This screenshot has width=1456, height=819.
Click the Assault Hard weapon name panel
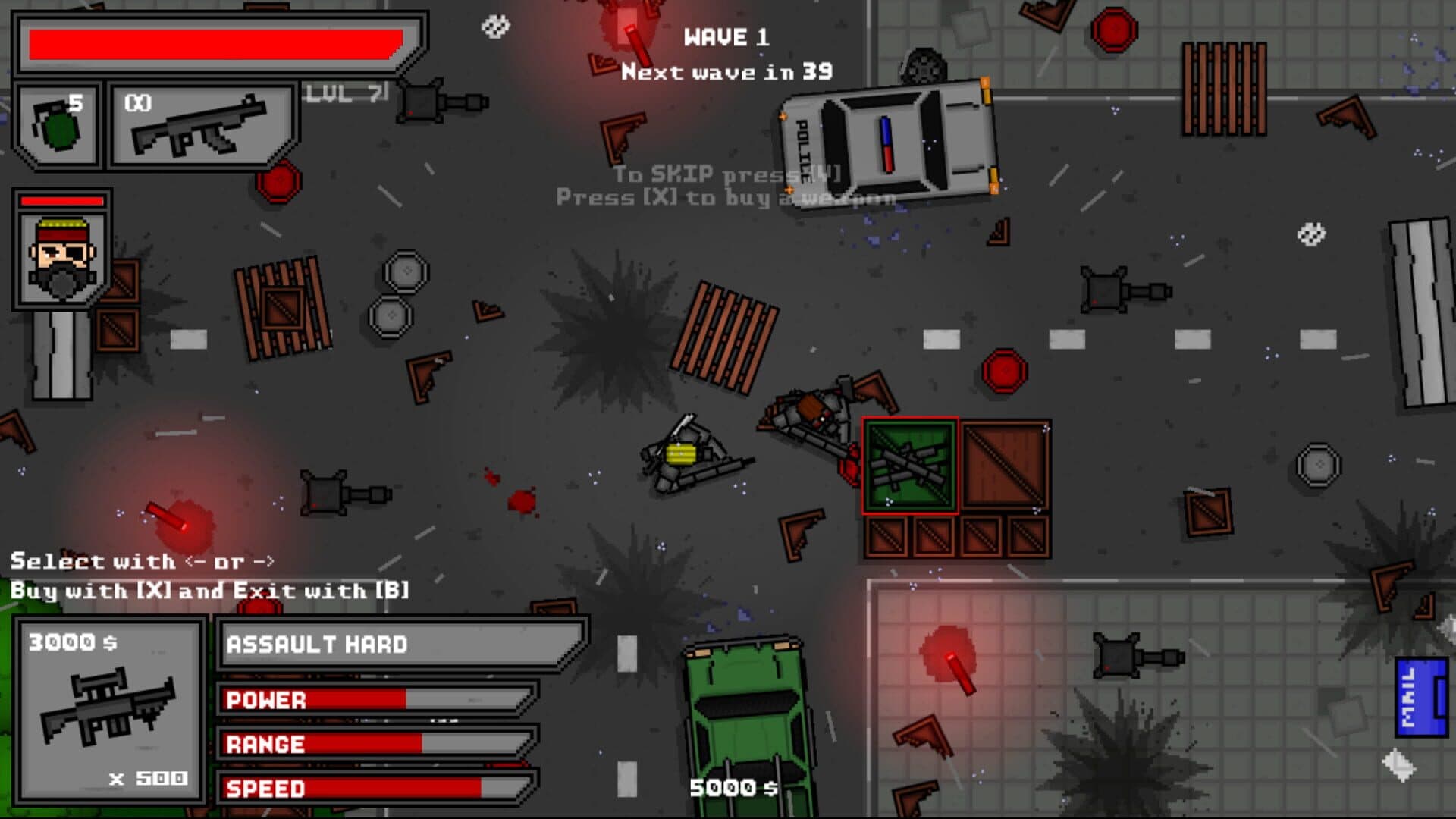[x=400, y=645]
